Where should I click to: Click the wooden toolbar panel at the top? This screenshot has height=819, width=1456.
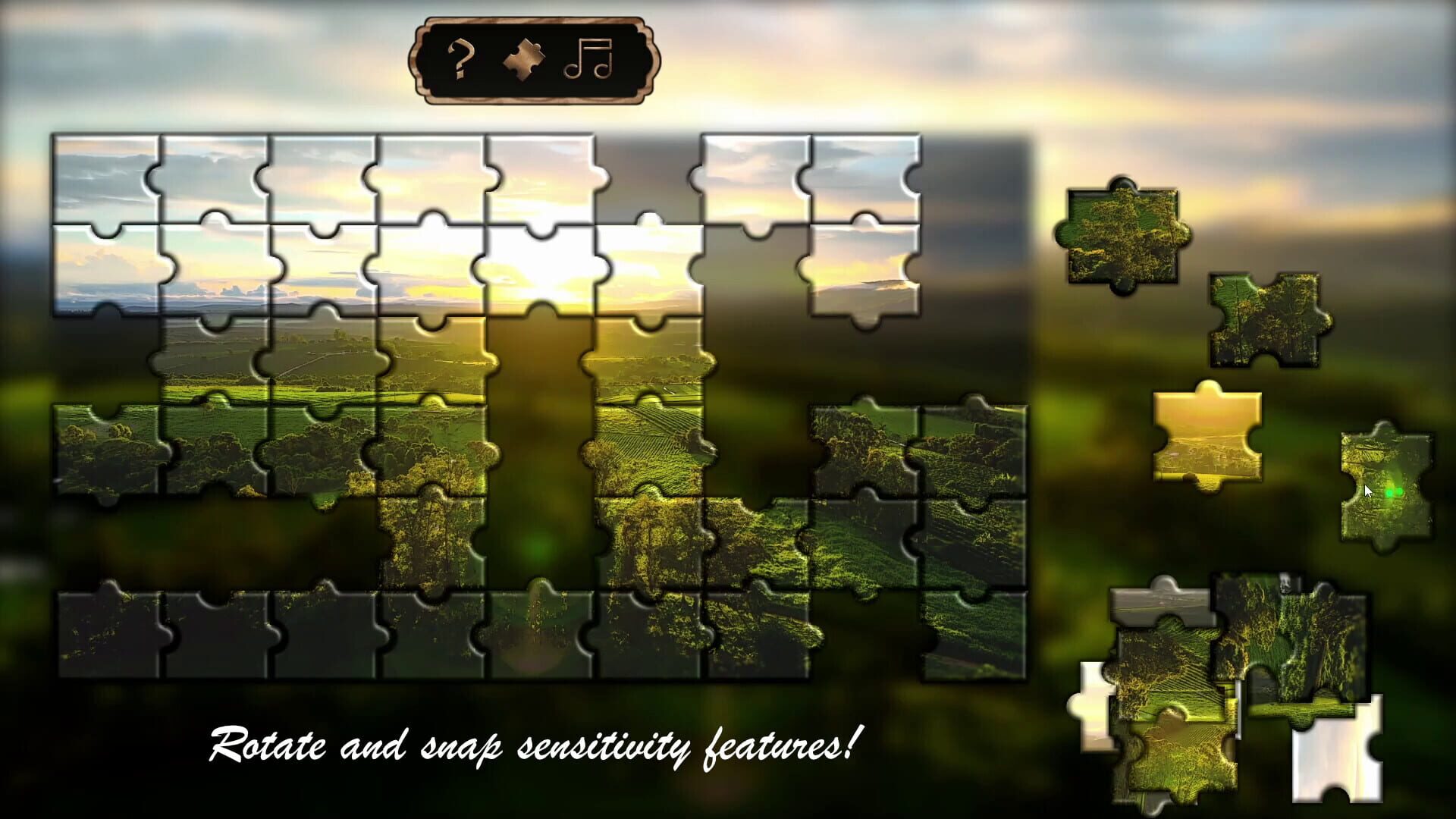tap(535, 61)
